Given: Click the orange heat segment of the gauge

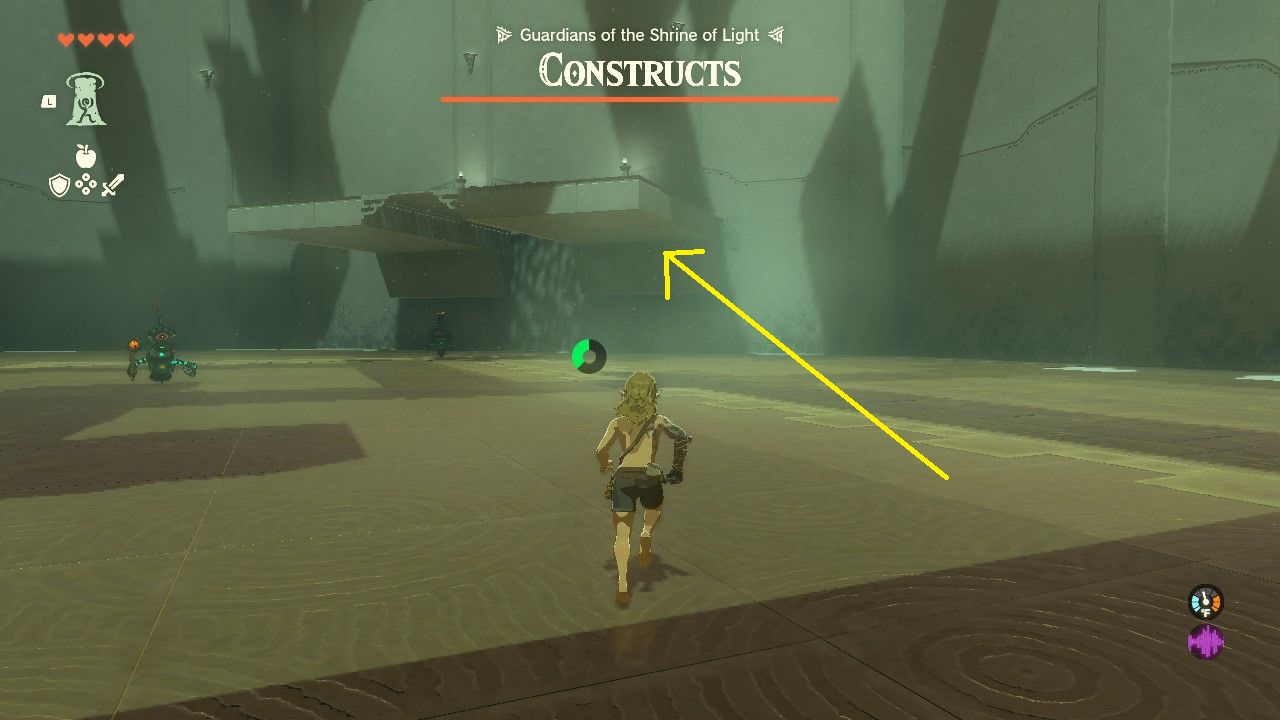Looking at the screenshot, I should pyautogui.click(x=1216, y=600).
